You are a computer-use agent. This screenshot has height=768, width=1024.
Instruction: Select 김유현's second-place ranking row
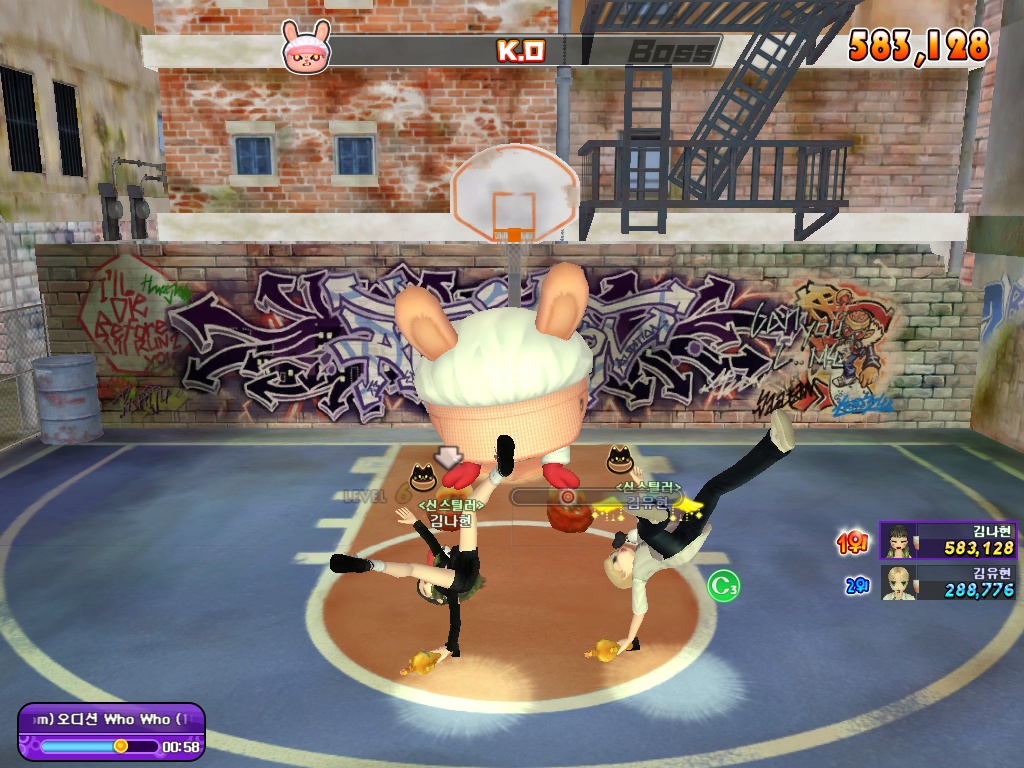[x=948, y=582]
